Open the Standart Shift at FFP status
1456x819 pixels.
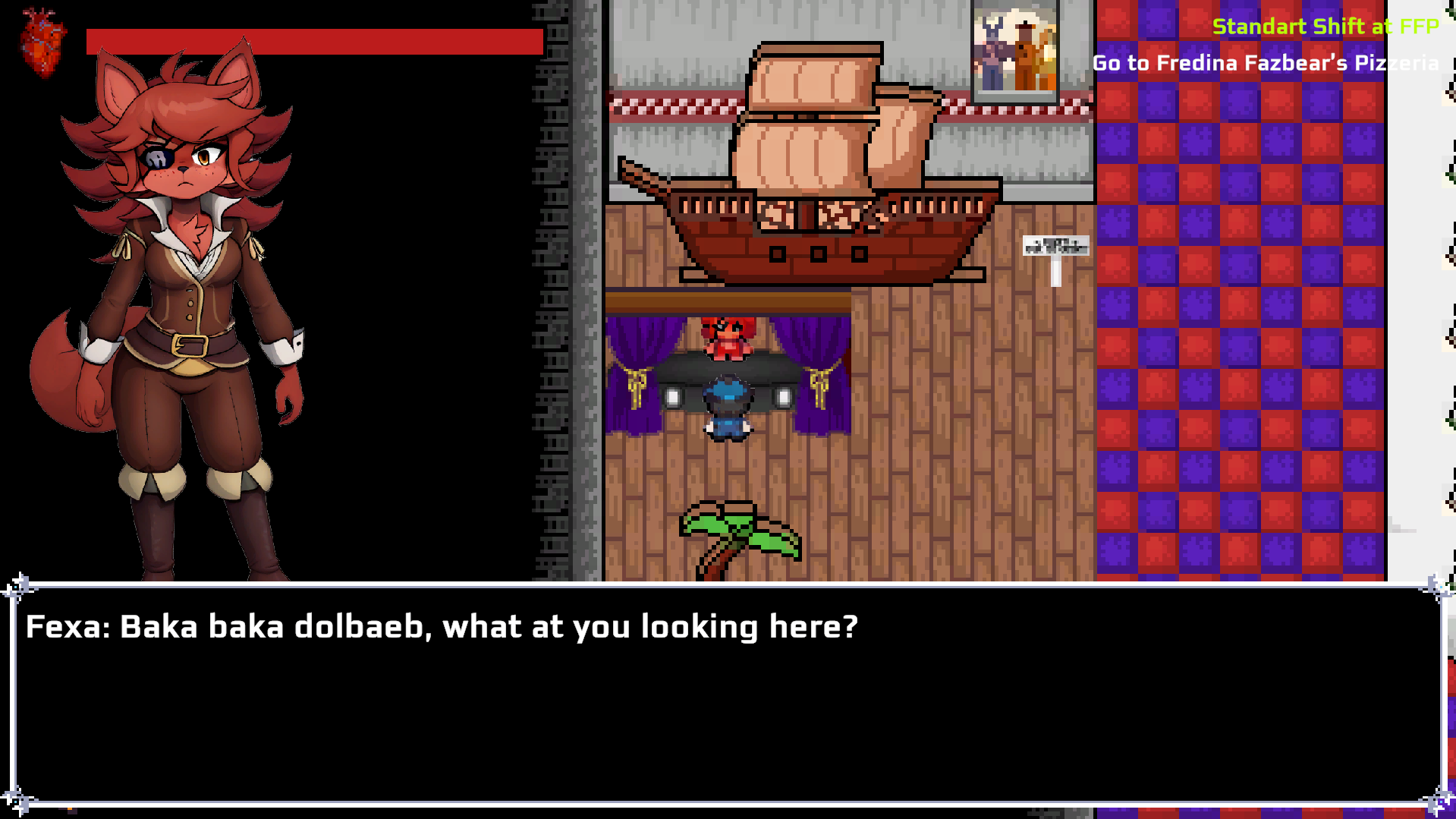(x=1325, y=27)
